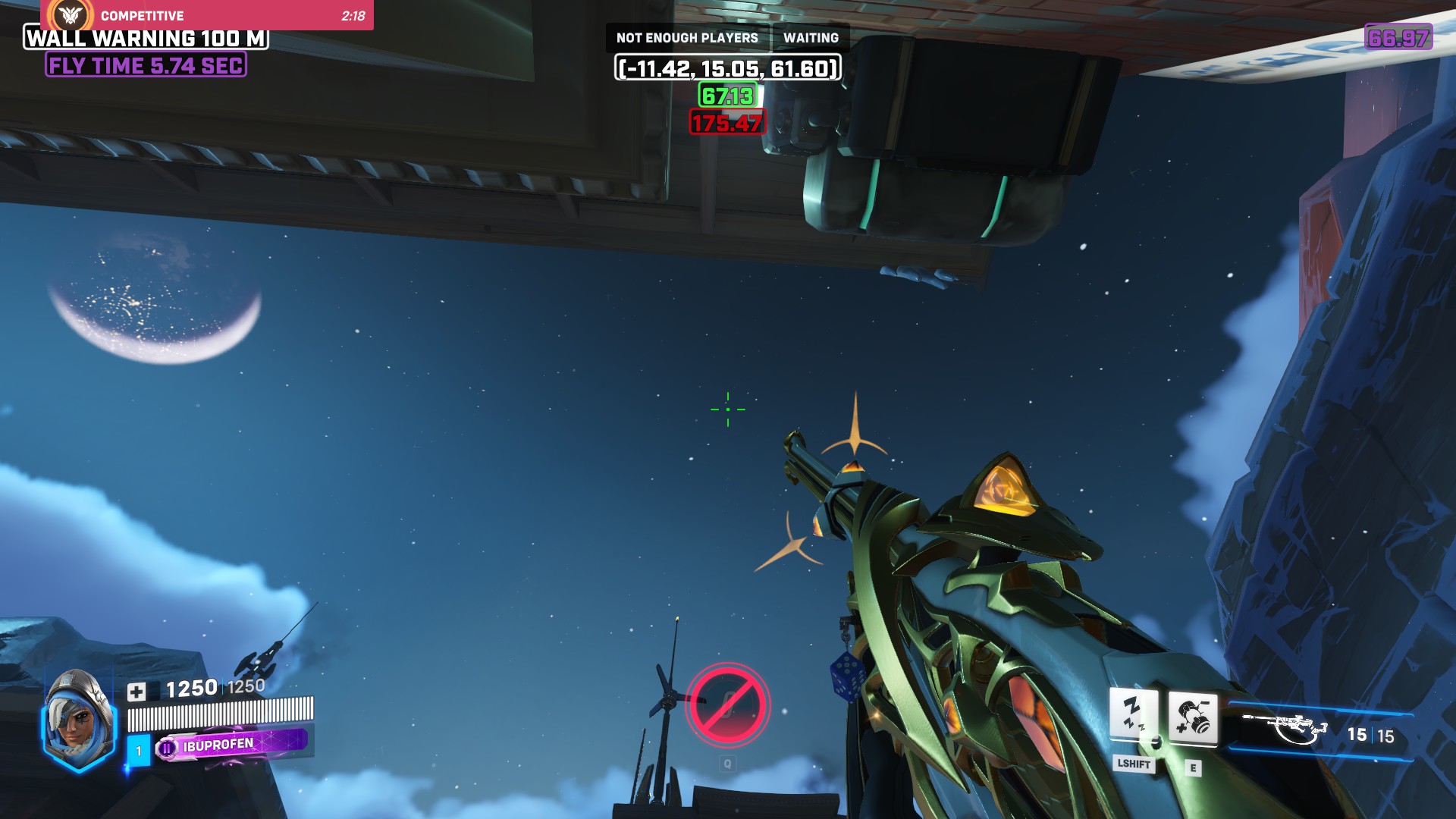Activate the Sleep Dart ability icon
The width and height of the screenshot is (1456, 819).
[1134, 714]
